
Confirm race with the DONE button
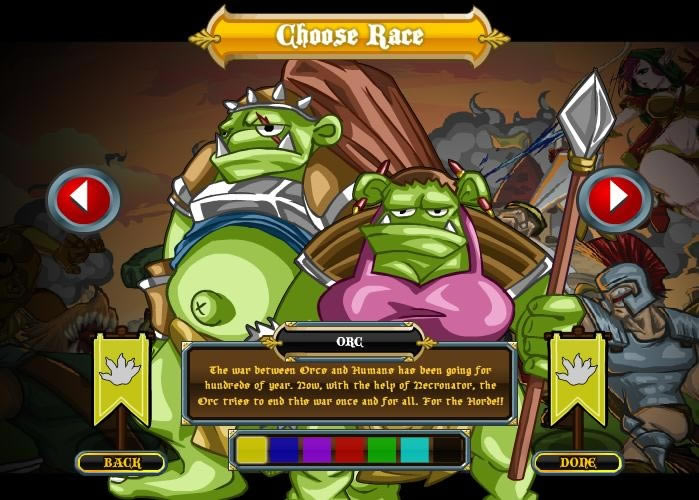pos(577,462)
